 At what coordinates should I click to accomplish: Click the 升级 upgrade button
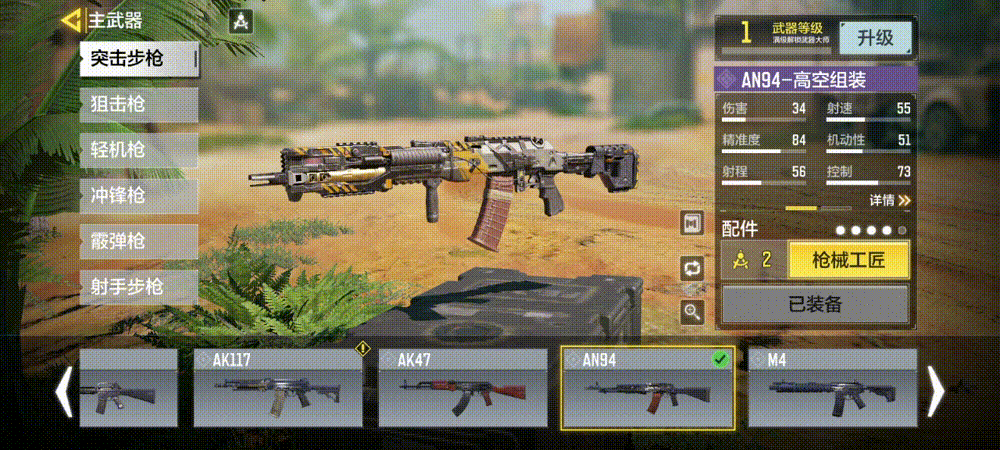tap(875, 38)
